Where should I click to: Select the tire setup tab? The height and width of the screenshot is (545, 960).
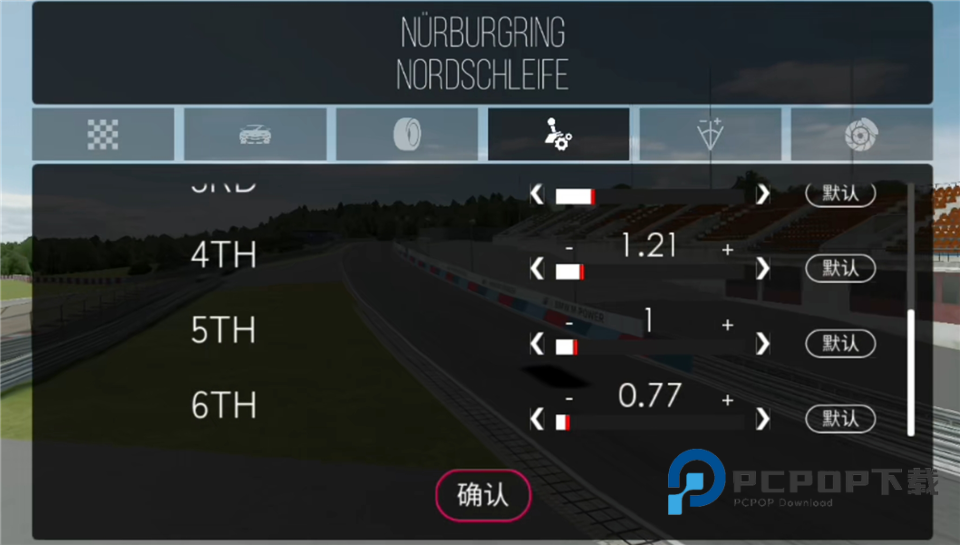tap(407, 134)
